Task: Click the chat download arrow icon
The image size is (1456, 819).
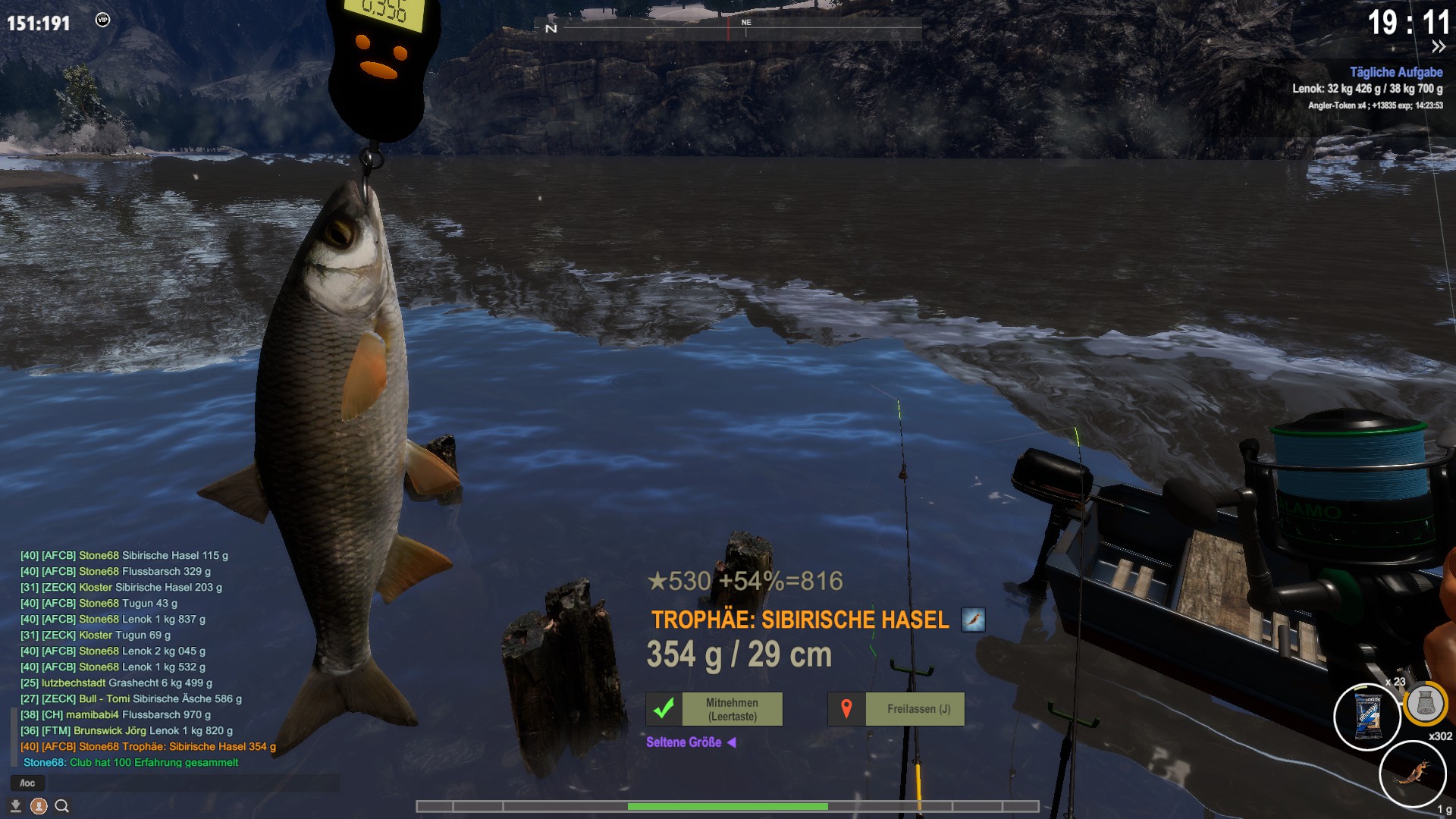Action: [15, 806]
